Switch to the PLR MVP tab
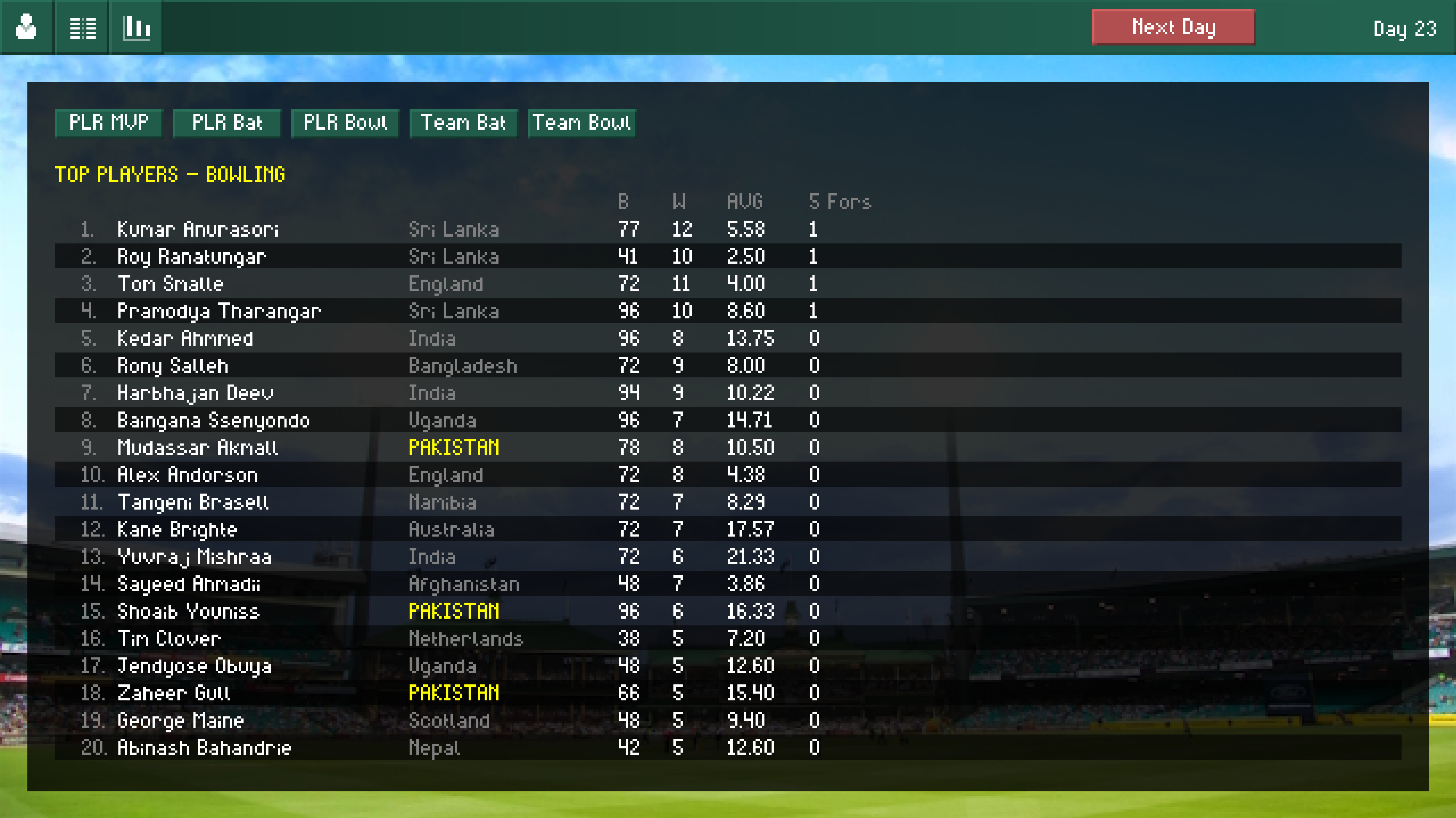The width and height of the screenshot is (1456, 818). [x=108, y=123]
